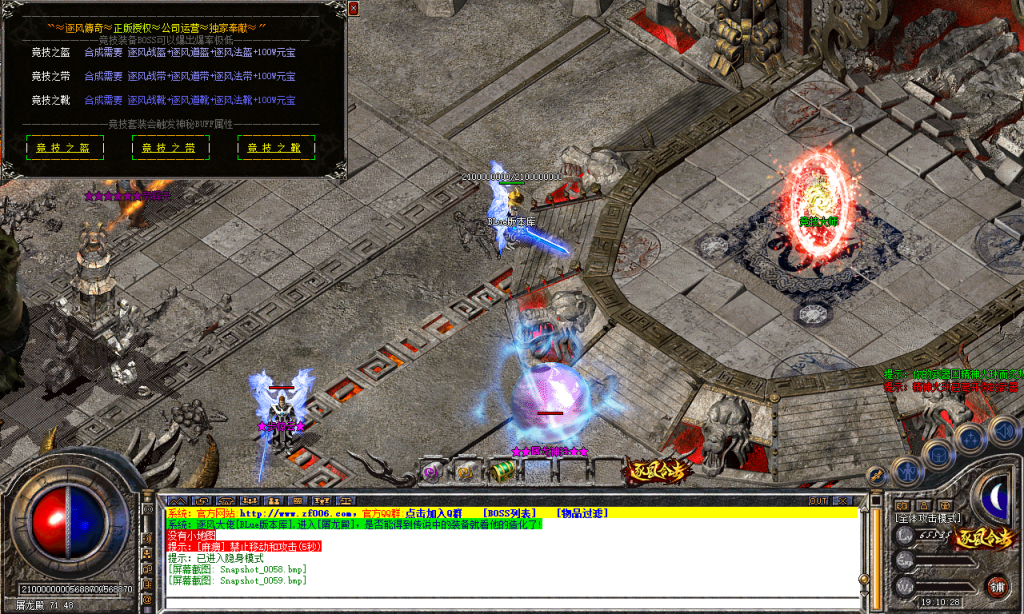Click the 逐风合击 logo above the belt
This screenshot has width=1024, height=614.
(656, 470)
